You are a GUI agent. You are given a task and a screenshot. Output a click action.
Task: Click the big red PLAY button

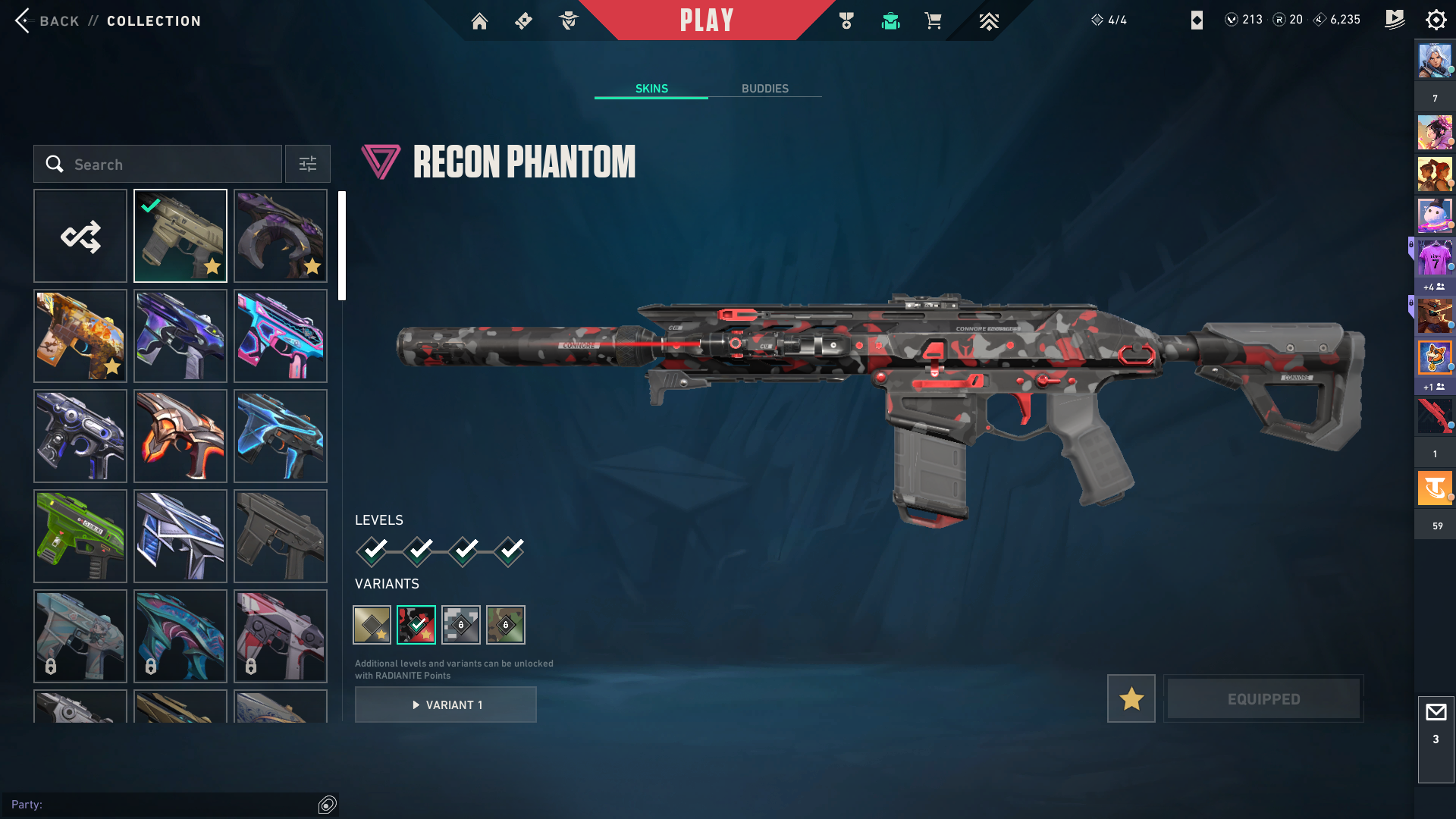(x=706, y=20)
